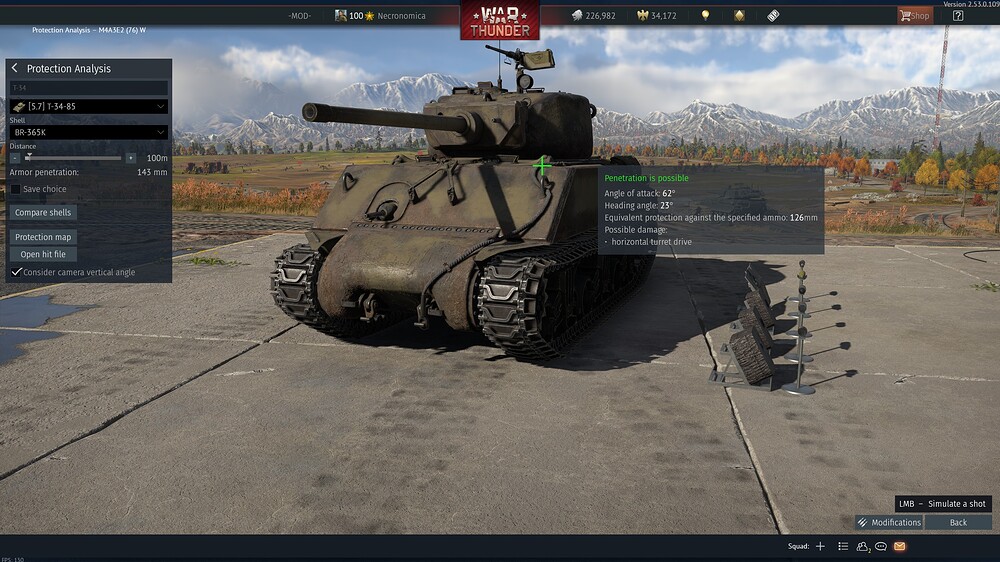Show the Protection map
The height and width of the screenshot is (562, 1000).
tap(43, 237)
